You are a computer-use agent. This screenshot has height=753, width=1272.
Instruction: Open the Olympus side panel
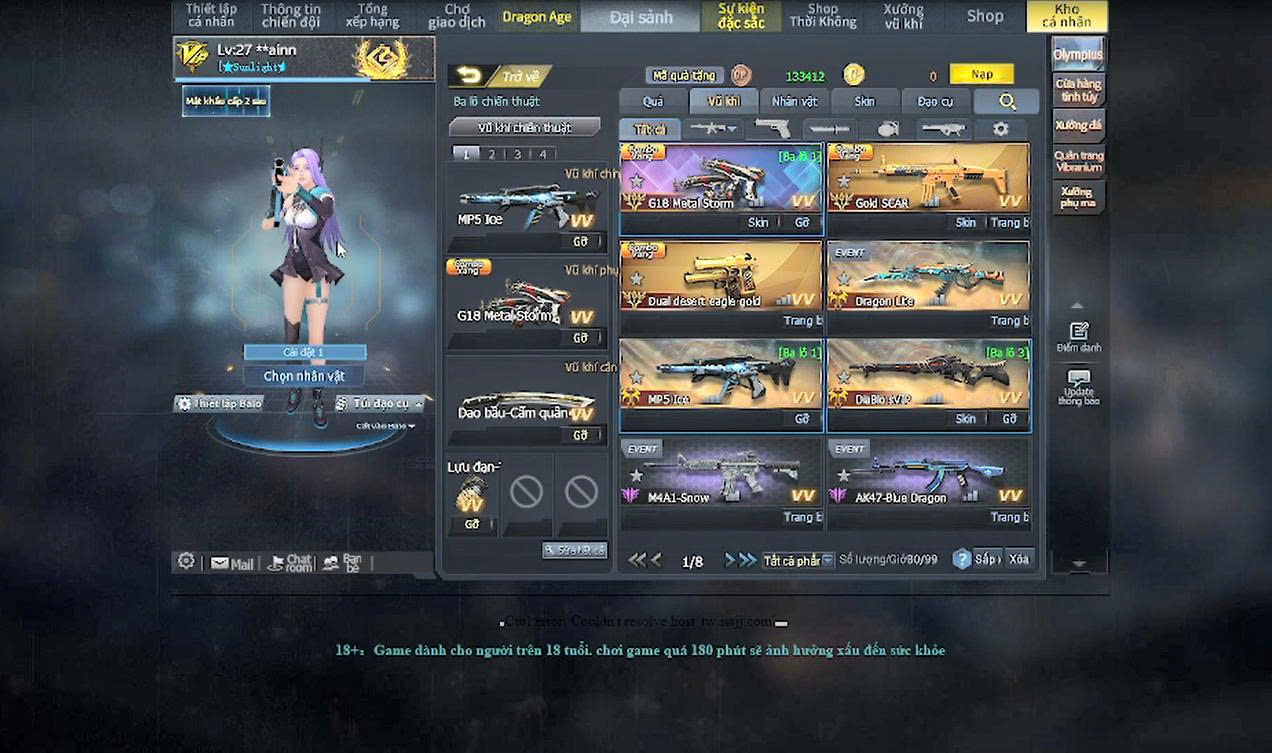coord(1078,54)
